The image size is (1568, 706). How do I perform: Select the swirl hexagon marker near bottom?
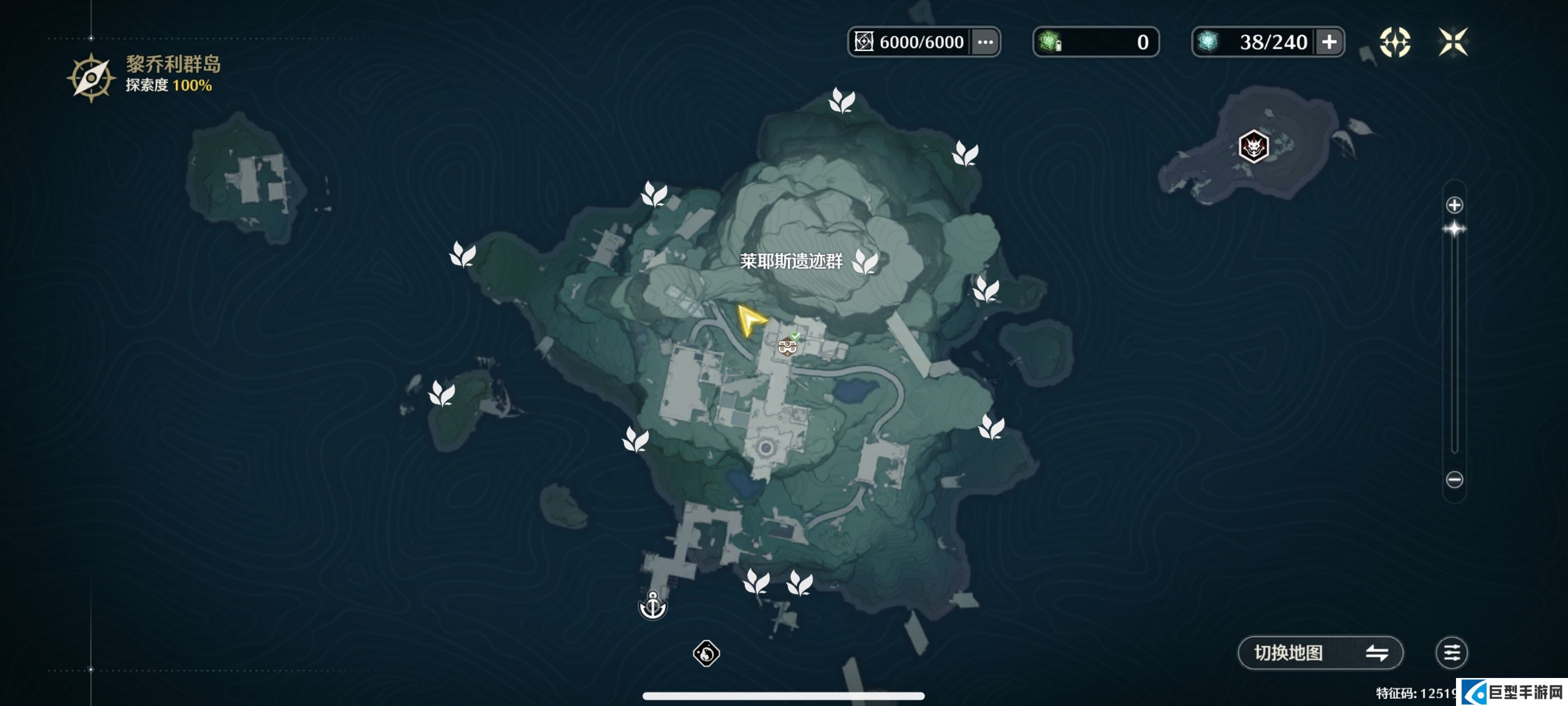click(x=706, y=654)
